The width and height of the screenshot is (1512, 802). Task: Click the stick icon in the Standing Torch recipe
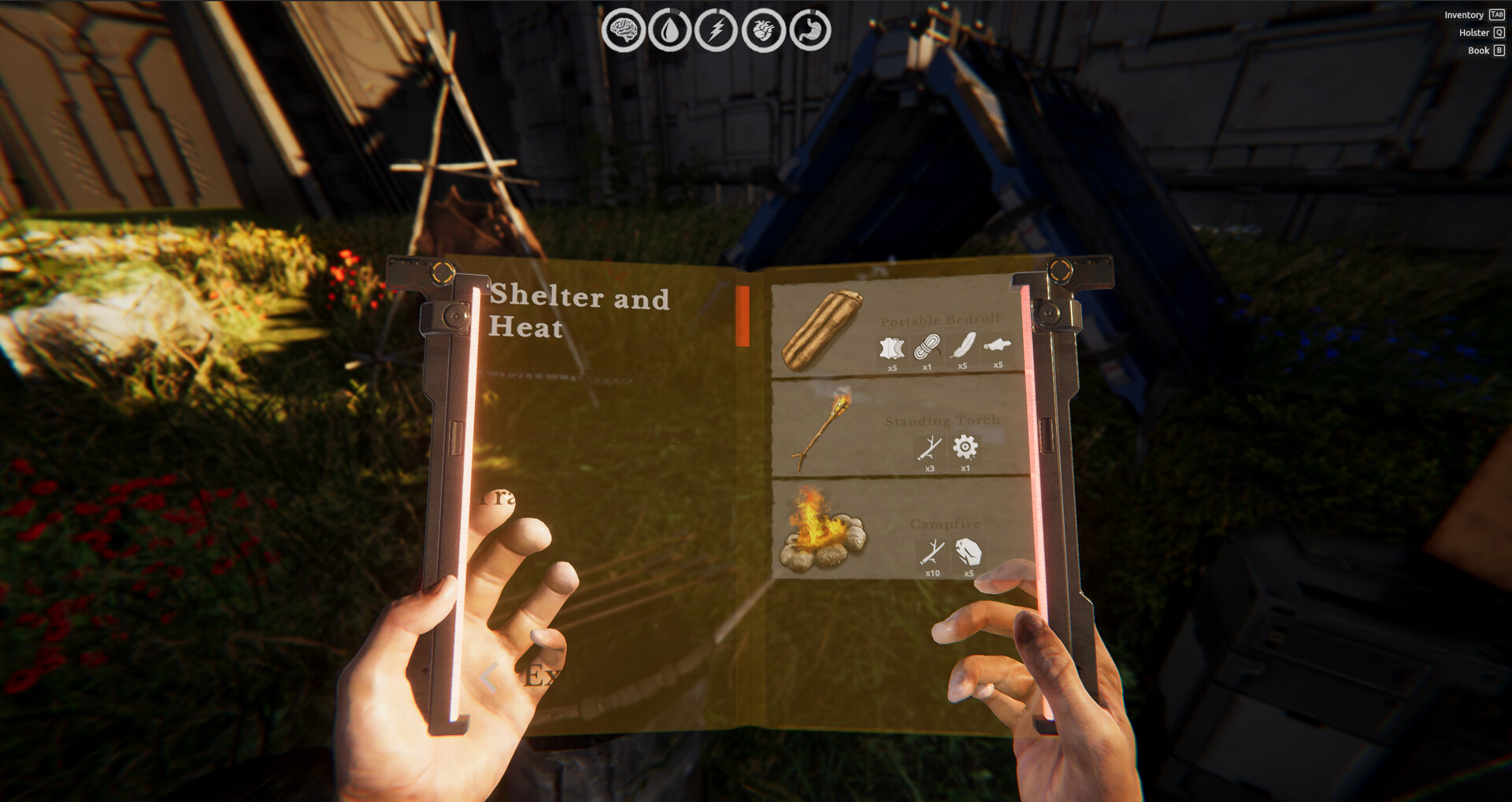coord(929,448)
